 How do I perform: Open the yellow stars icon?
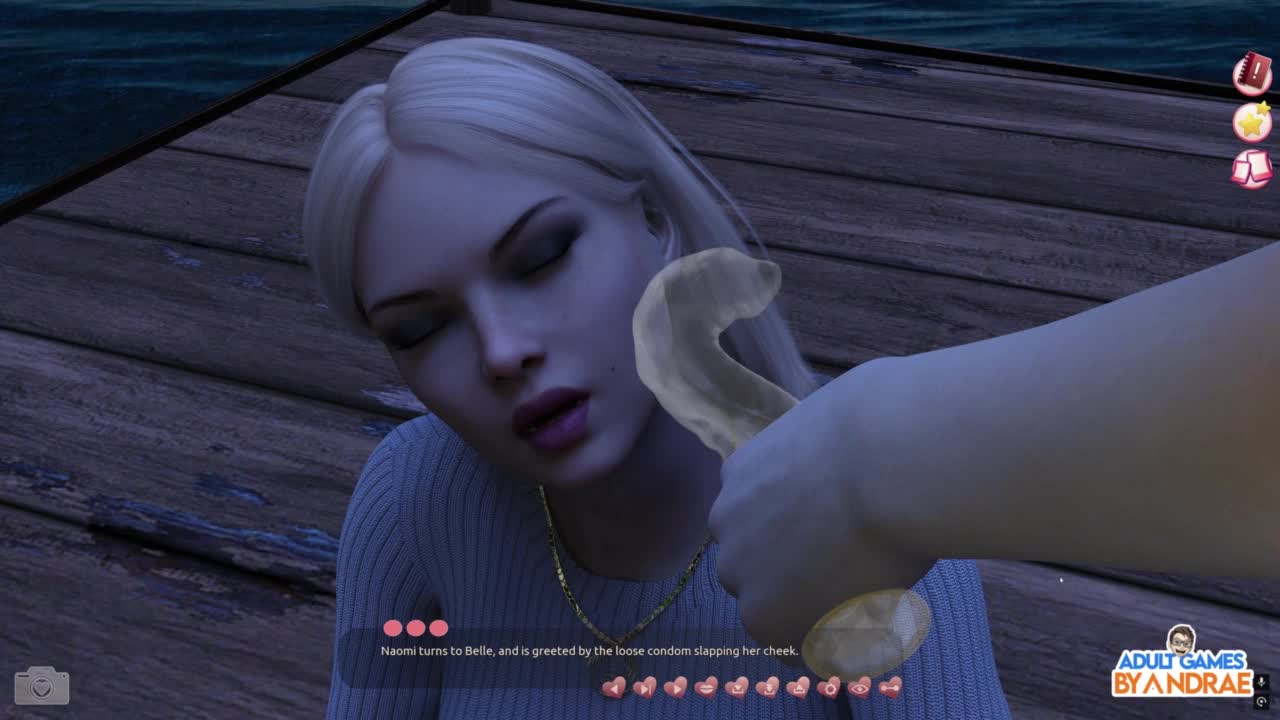pyautogui.click(x=1252, y=121)
